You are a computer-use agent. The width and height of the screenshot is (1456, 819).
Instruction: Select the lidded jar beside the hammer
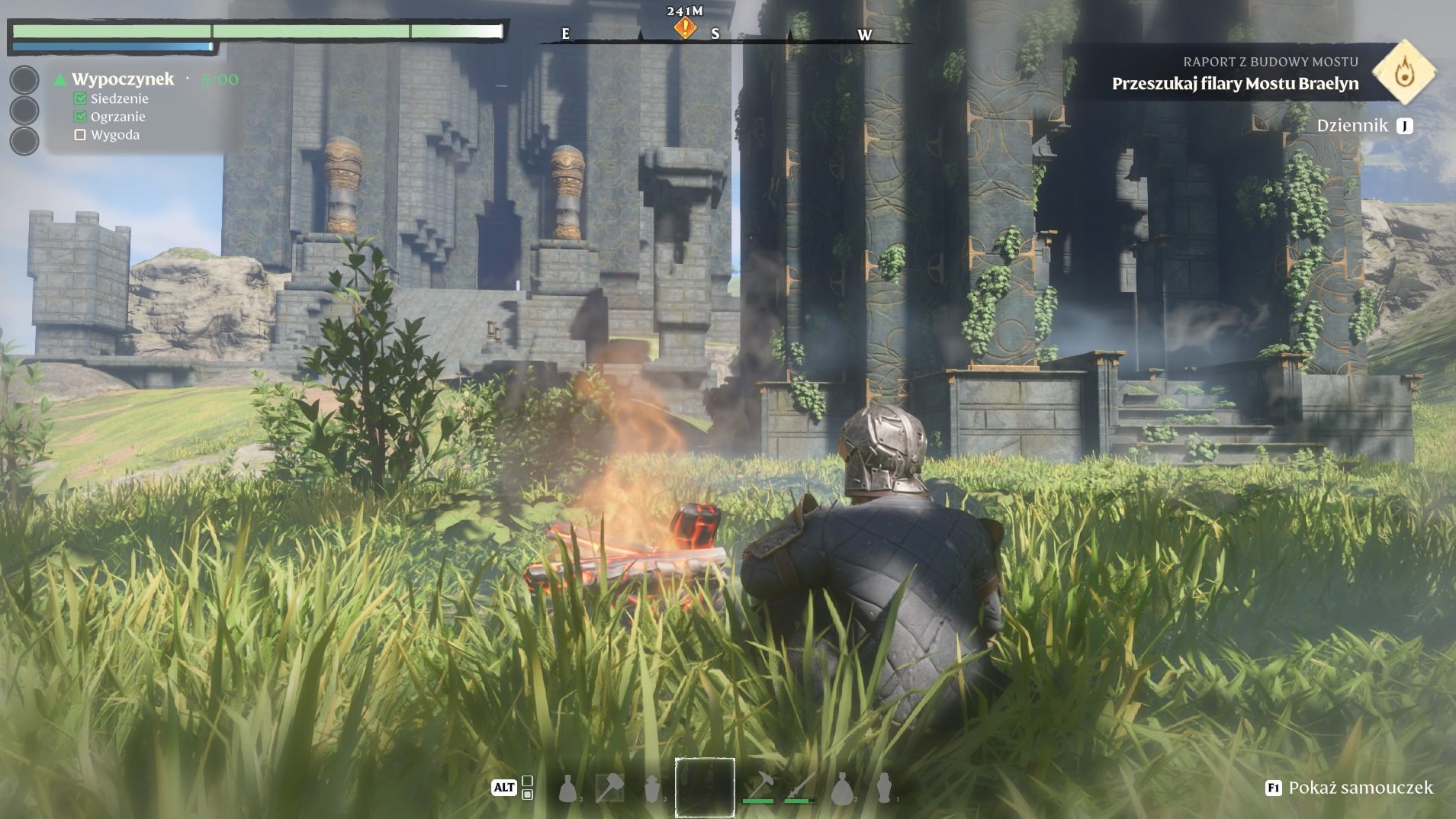tap(651, 788)
